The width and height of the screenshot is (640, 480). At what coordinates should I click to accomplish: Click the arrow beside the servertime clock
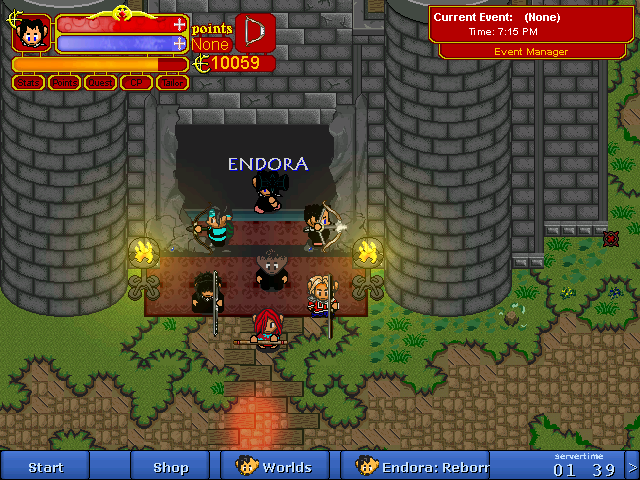click(631, 466)
